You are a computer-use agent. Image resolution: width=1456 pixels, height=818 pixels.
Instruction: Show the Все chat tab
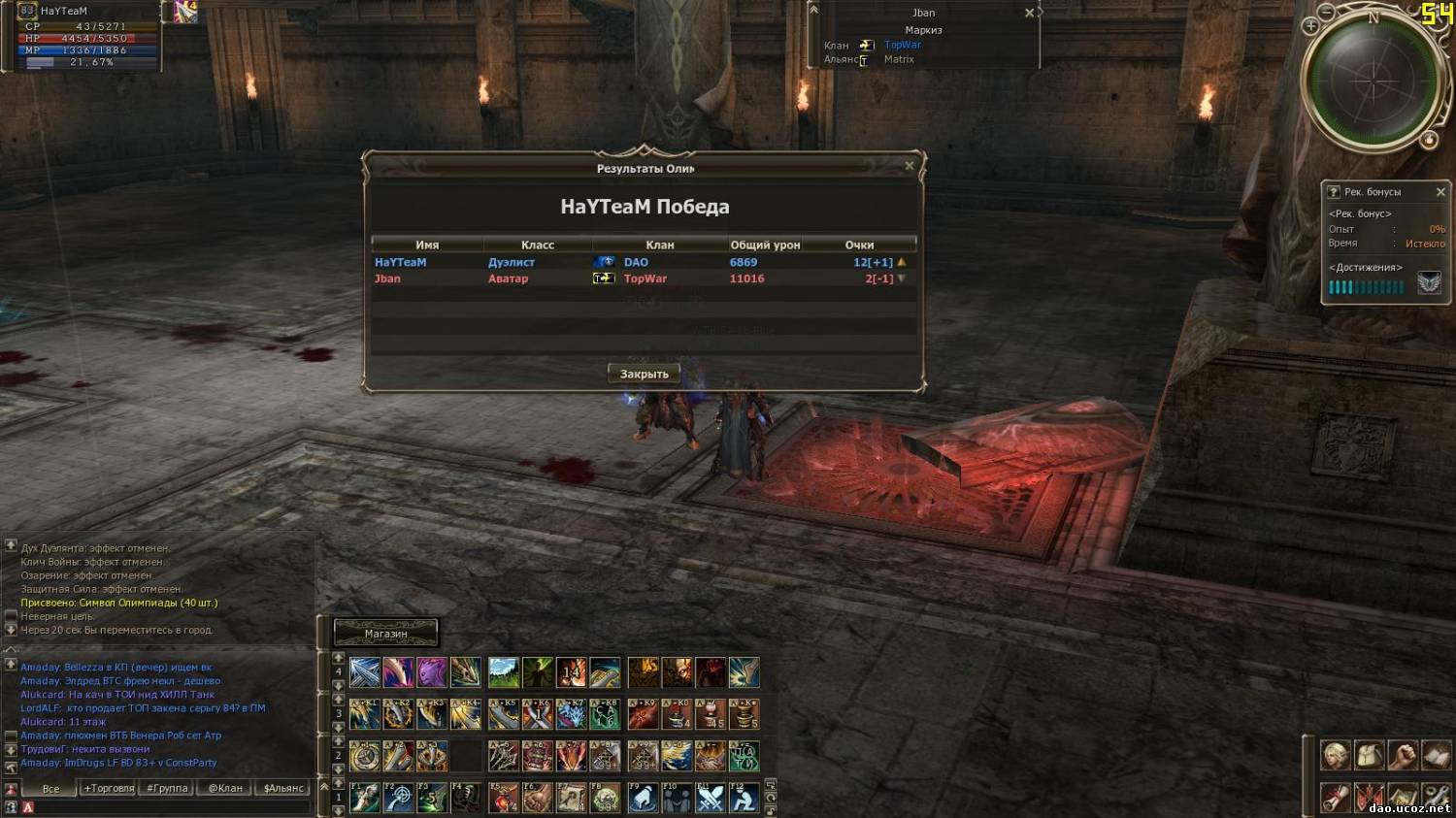[50, 788]
